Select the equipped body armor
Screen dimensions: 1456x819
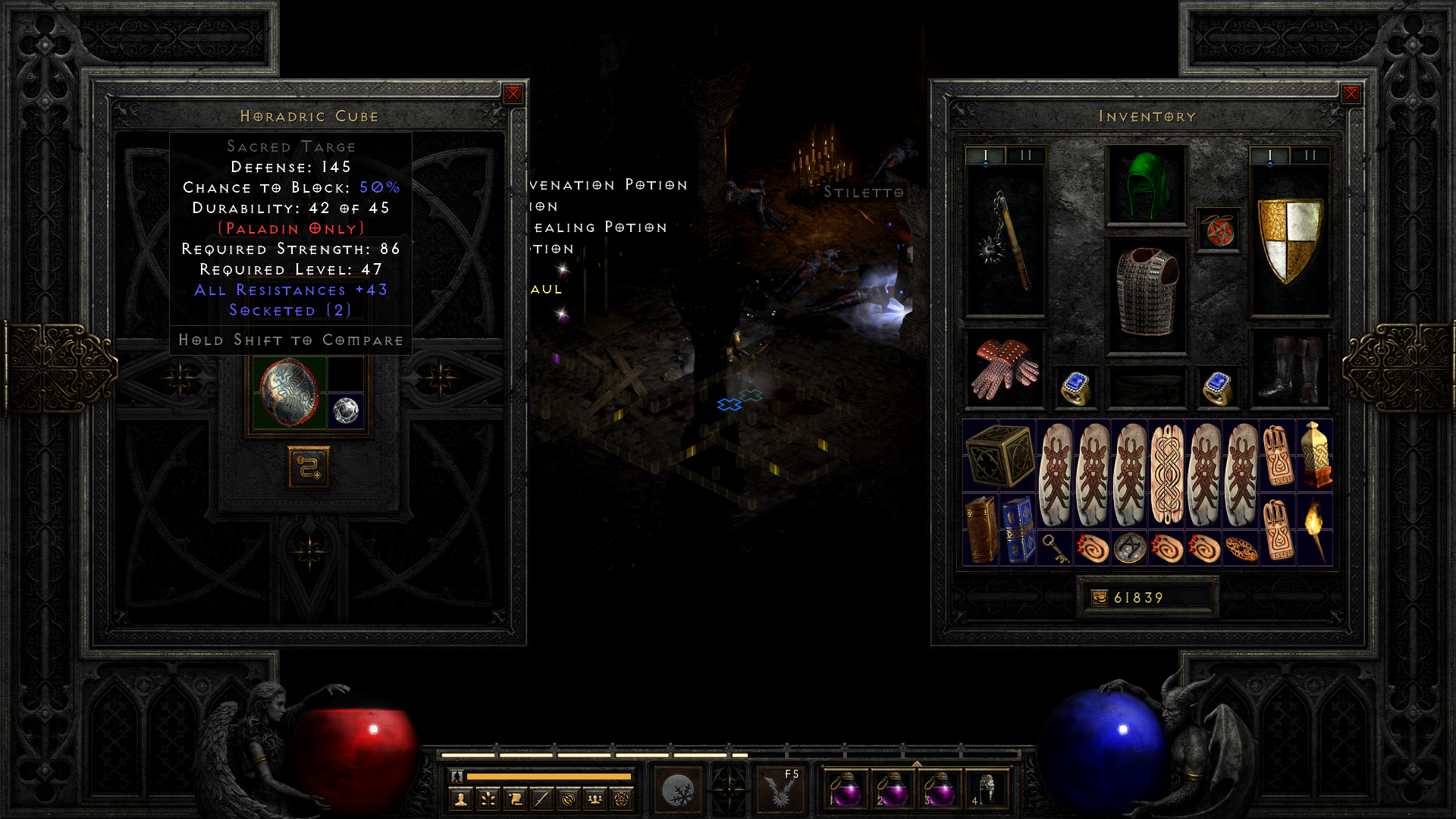[x=1147, y=296]
